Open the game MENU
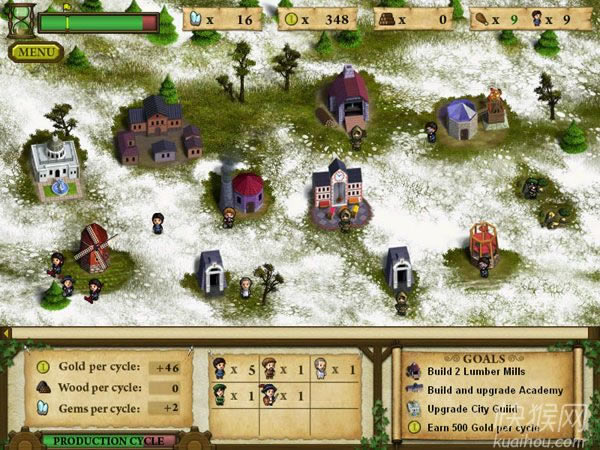The width and height of the screenshot is (600, 450). 35,51
